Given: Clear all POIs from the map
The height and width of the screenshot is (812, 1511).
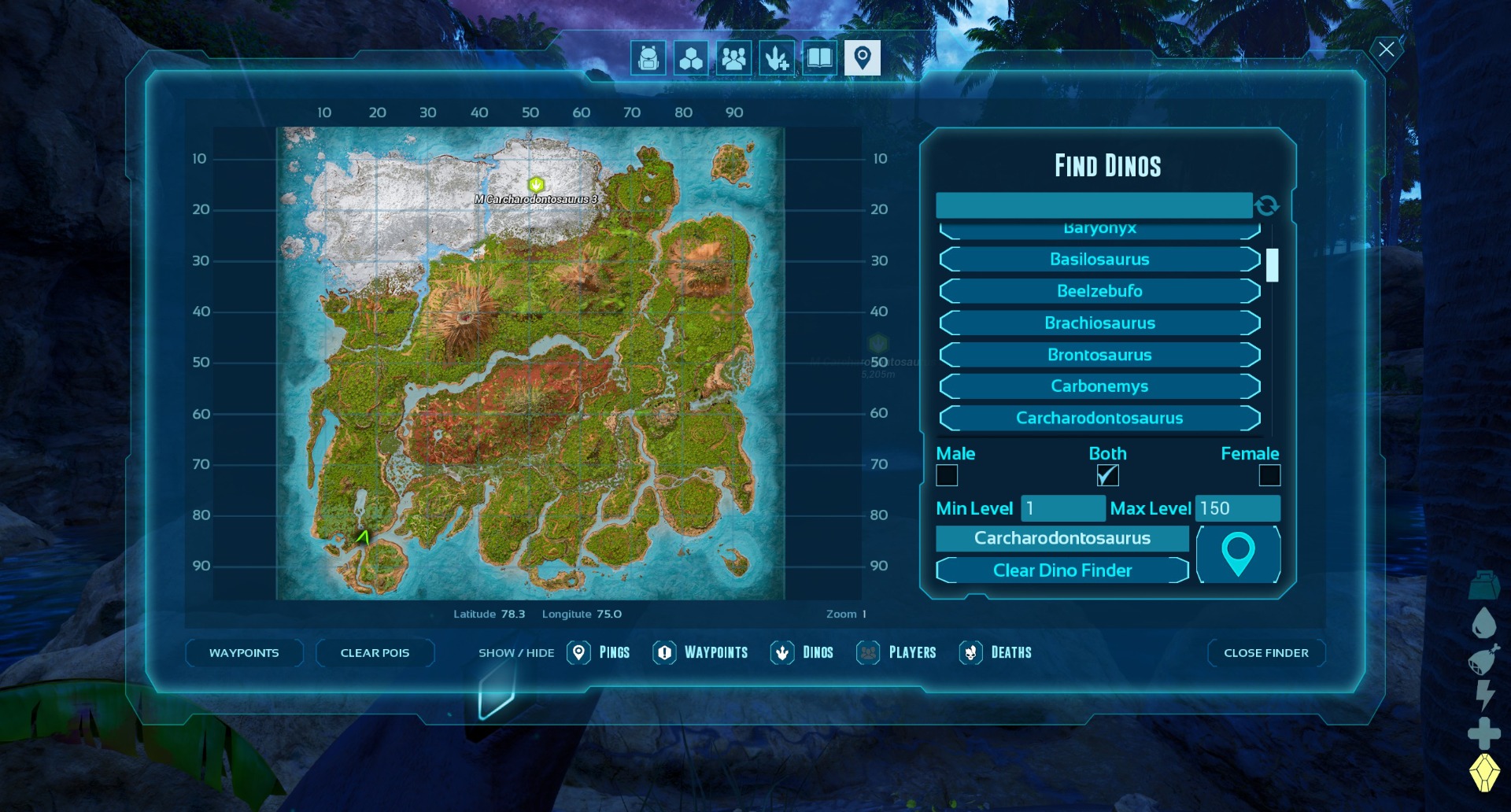Looking at the screenshot, I should click(375, 653).
